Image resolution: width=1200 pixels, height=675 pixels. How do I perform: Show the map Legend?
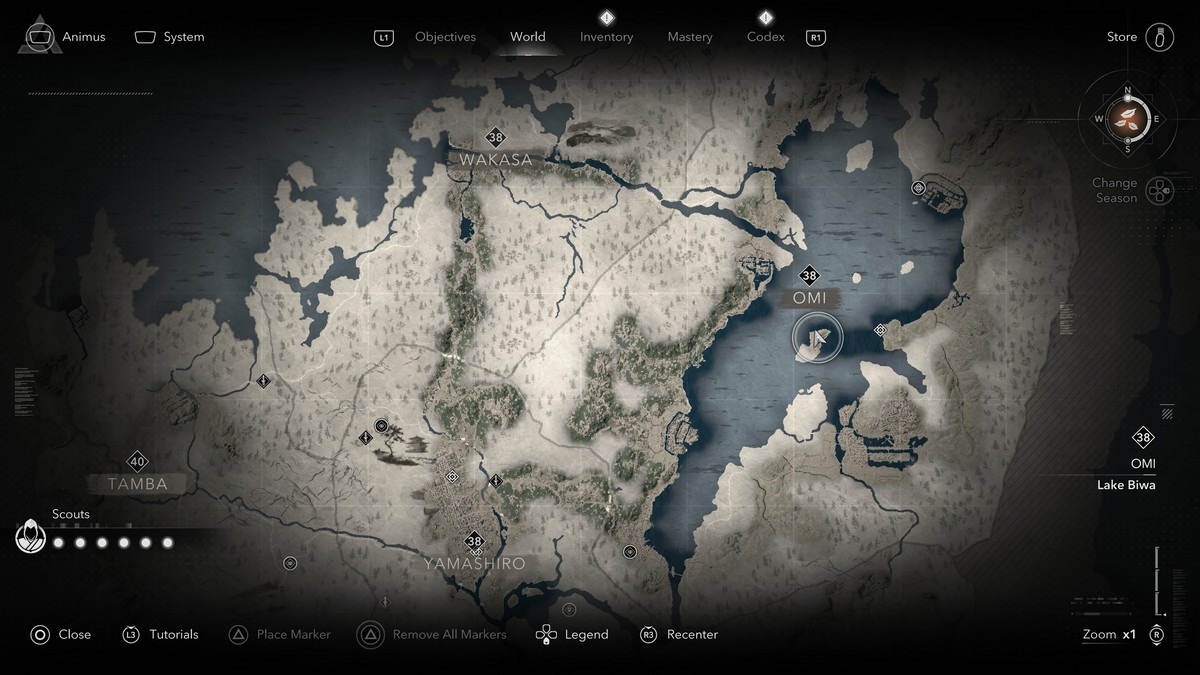coord(572,634)
